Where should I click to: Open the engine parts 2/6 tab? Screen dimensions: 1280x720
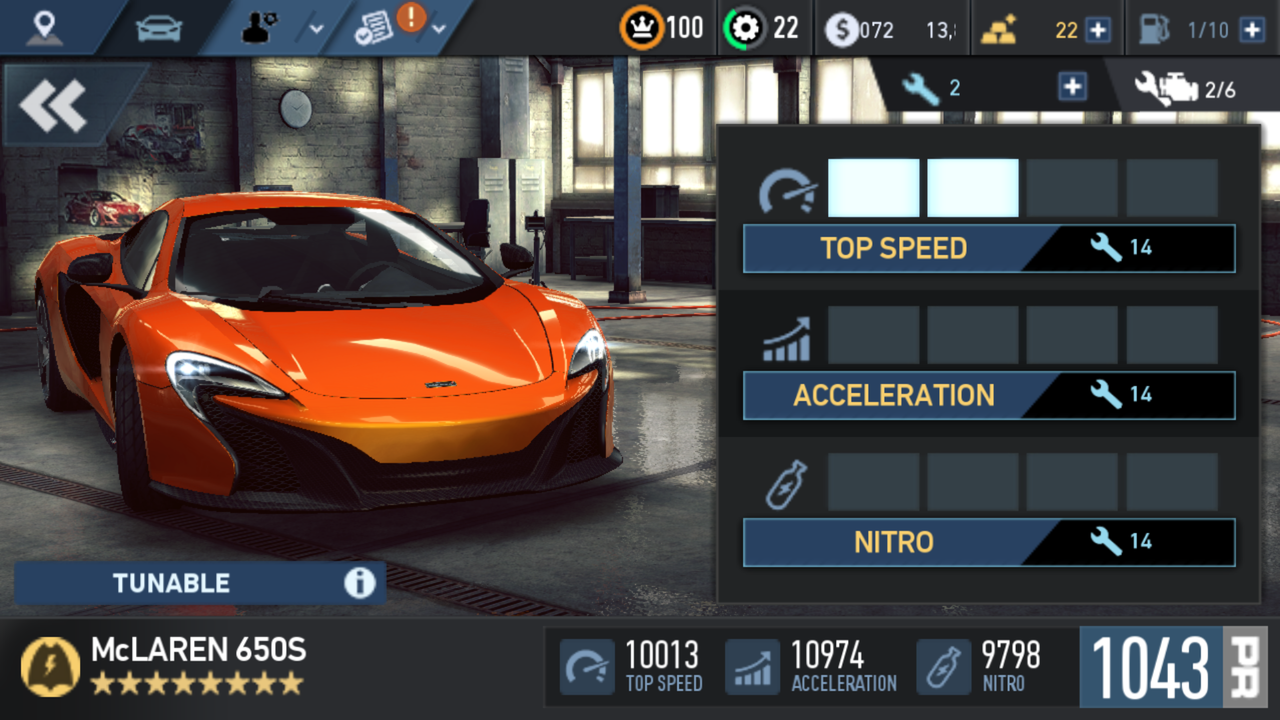click(1186, 89)
